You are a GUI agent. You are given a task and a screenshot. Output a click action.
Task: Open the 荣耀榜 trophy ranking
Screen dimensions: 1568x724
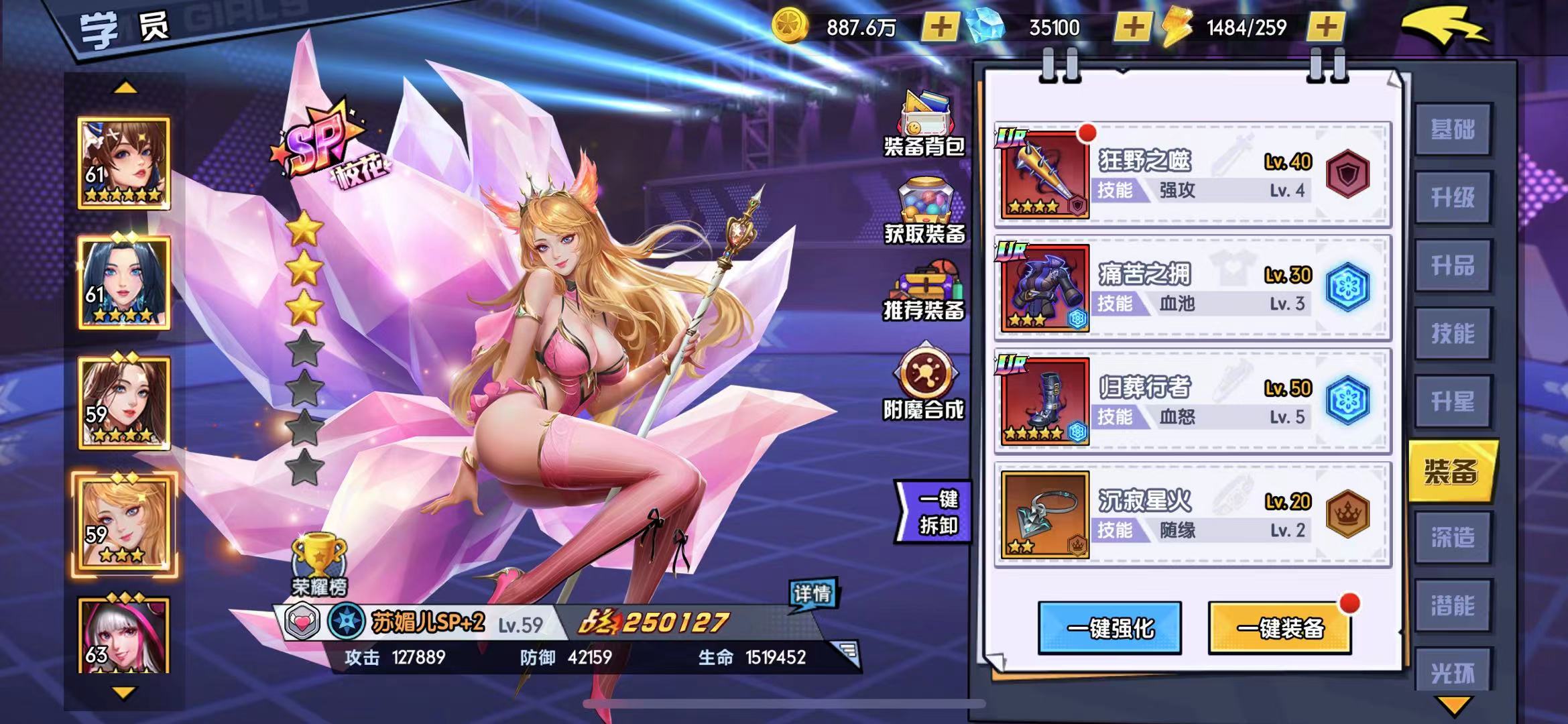pyautogui.click(x=319, y=566)
